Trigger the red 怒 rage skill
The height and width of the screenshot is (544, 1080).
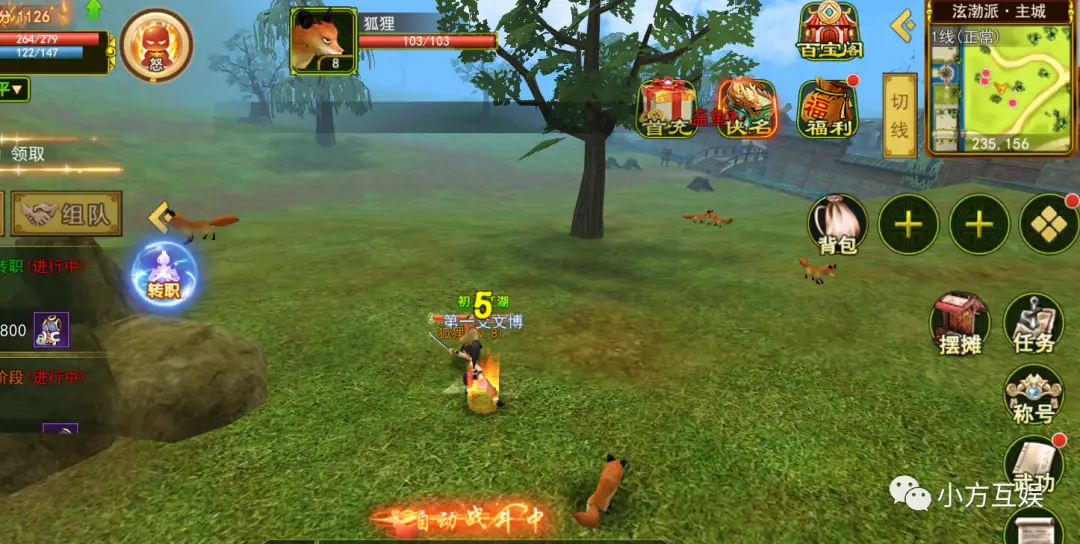click(x=156, y=45)
